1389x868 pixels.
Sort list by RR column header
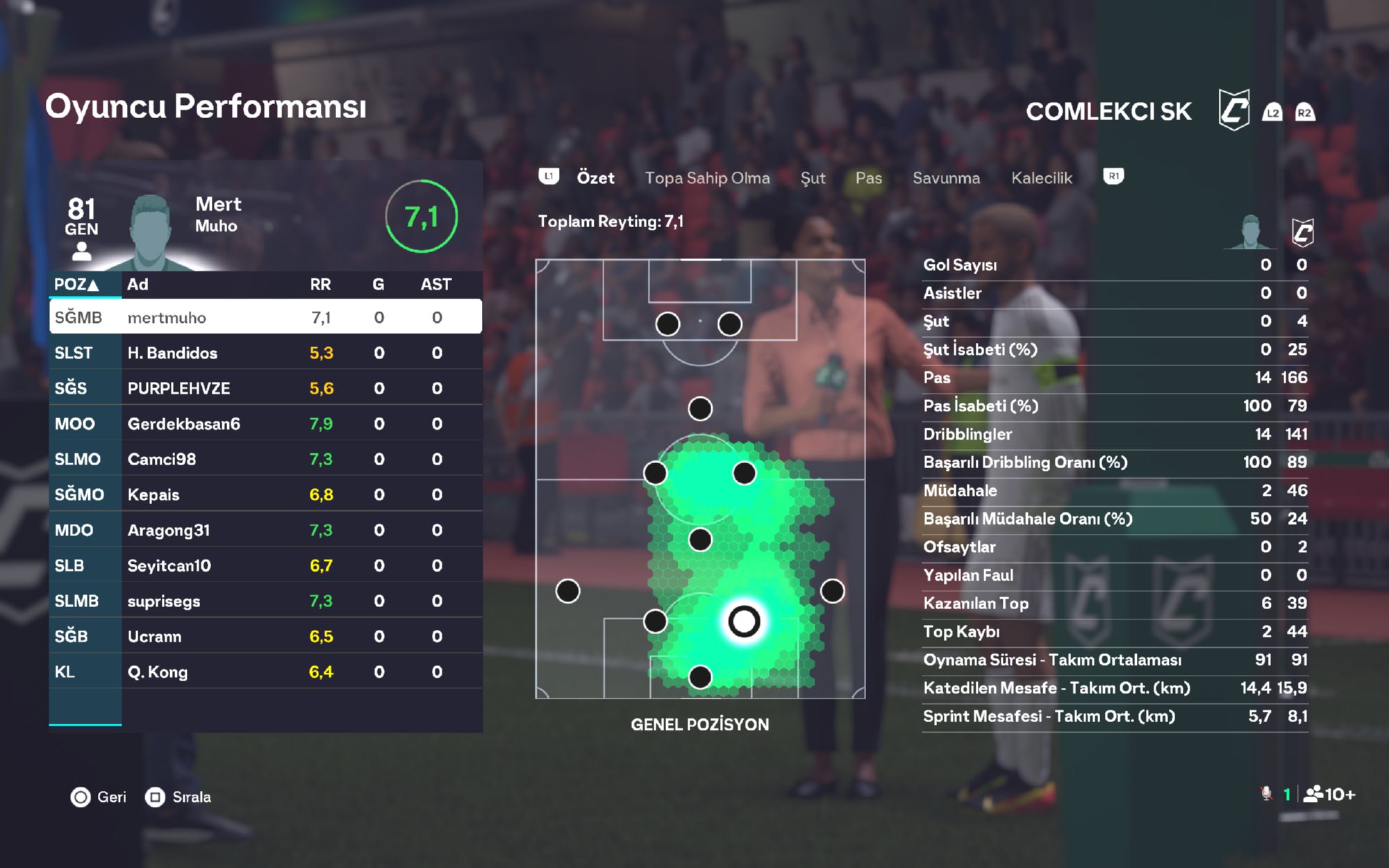coord(320,284)
